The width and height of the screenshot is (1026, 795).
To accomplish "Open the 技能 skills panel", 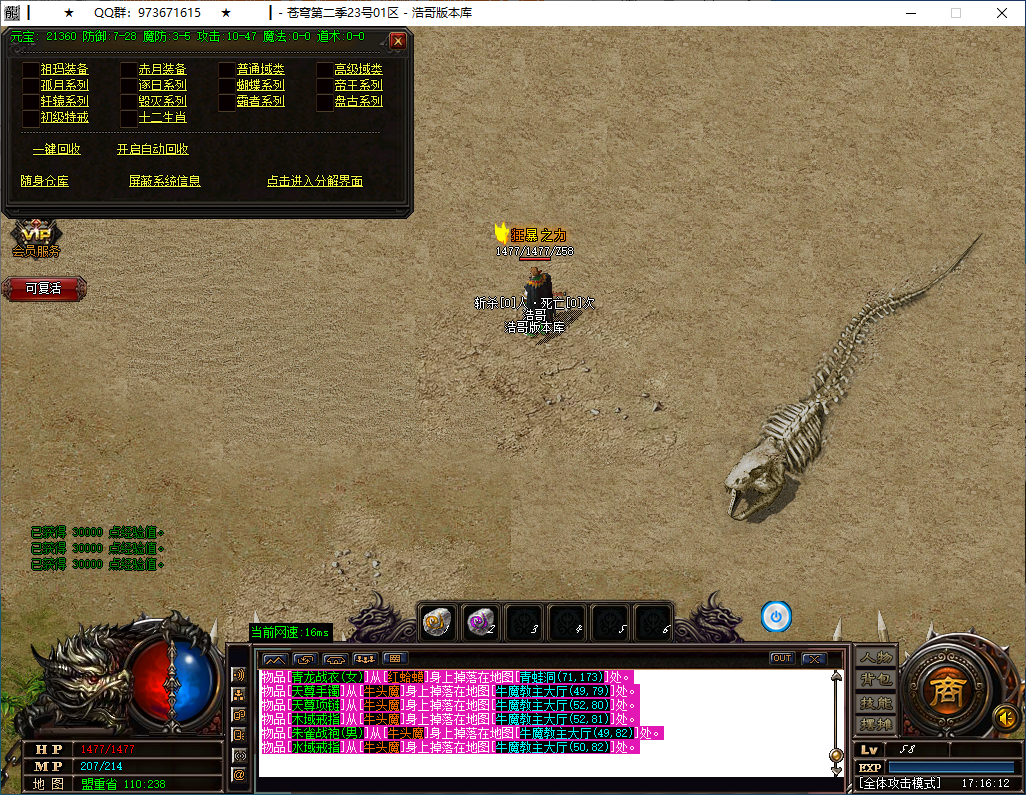I will [876, 702].
